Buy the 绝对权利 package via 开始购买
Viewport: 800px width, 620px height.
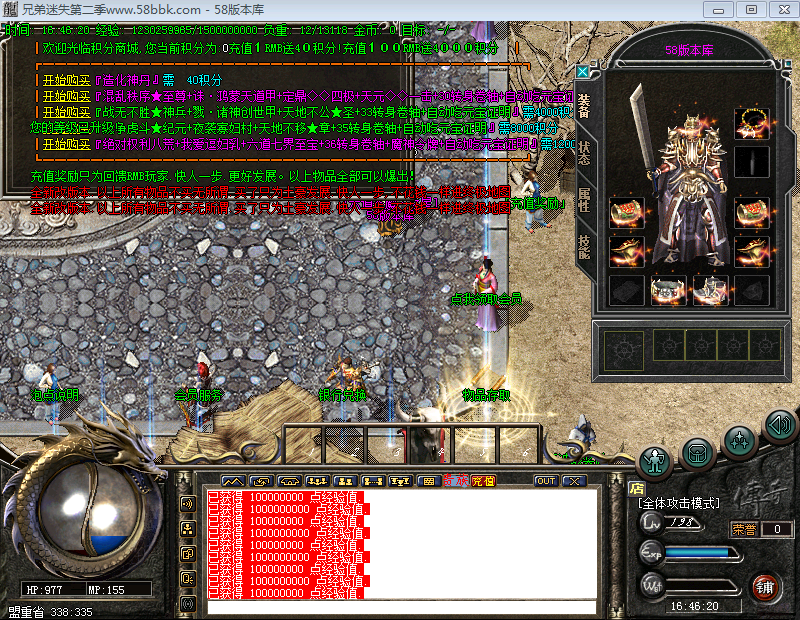tap(62, 143)
